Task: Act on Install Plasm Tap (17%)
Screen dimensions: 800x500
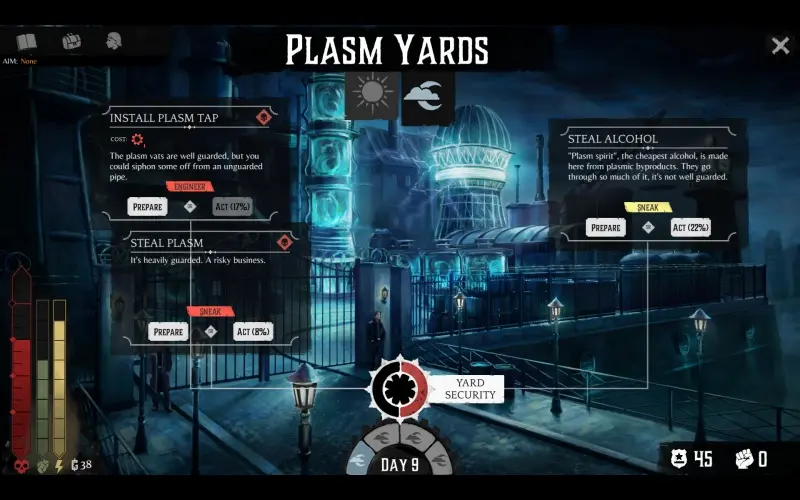Action: (232, 207)
